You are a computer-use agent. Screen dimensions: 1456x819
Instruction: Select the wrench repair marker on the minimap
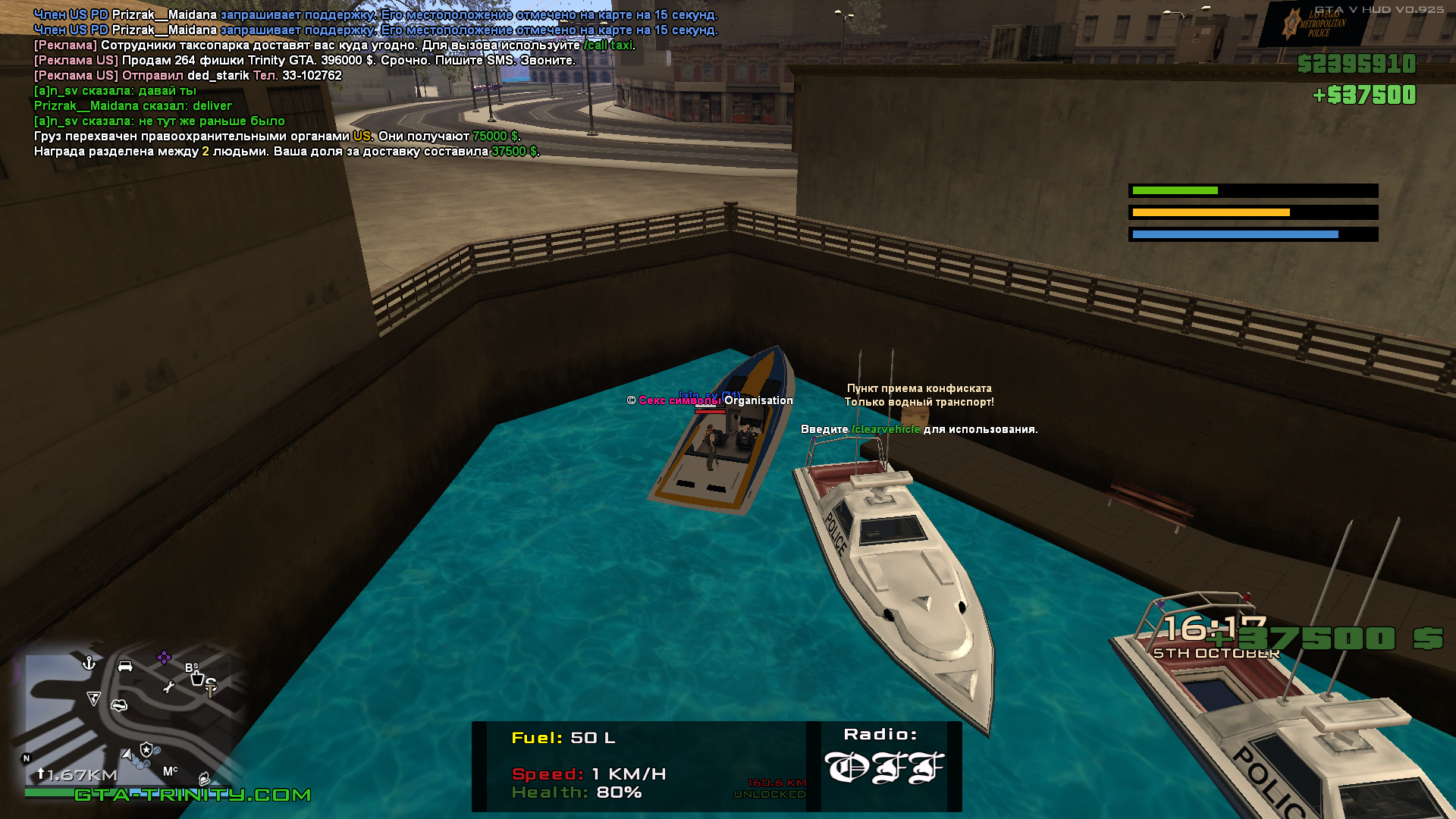pos(169,687)
